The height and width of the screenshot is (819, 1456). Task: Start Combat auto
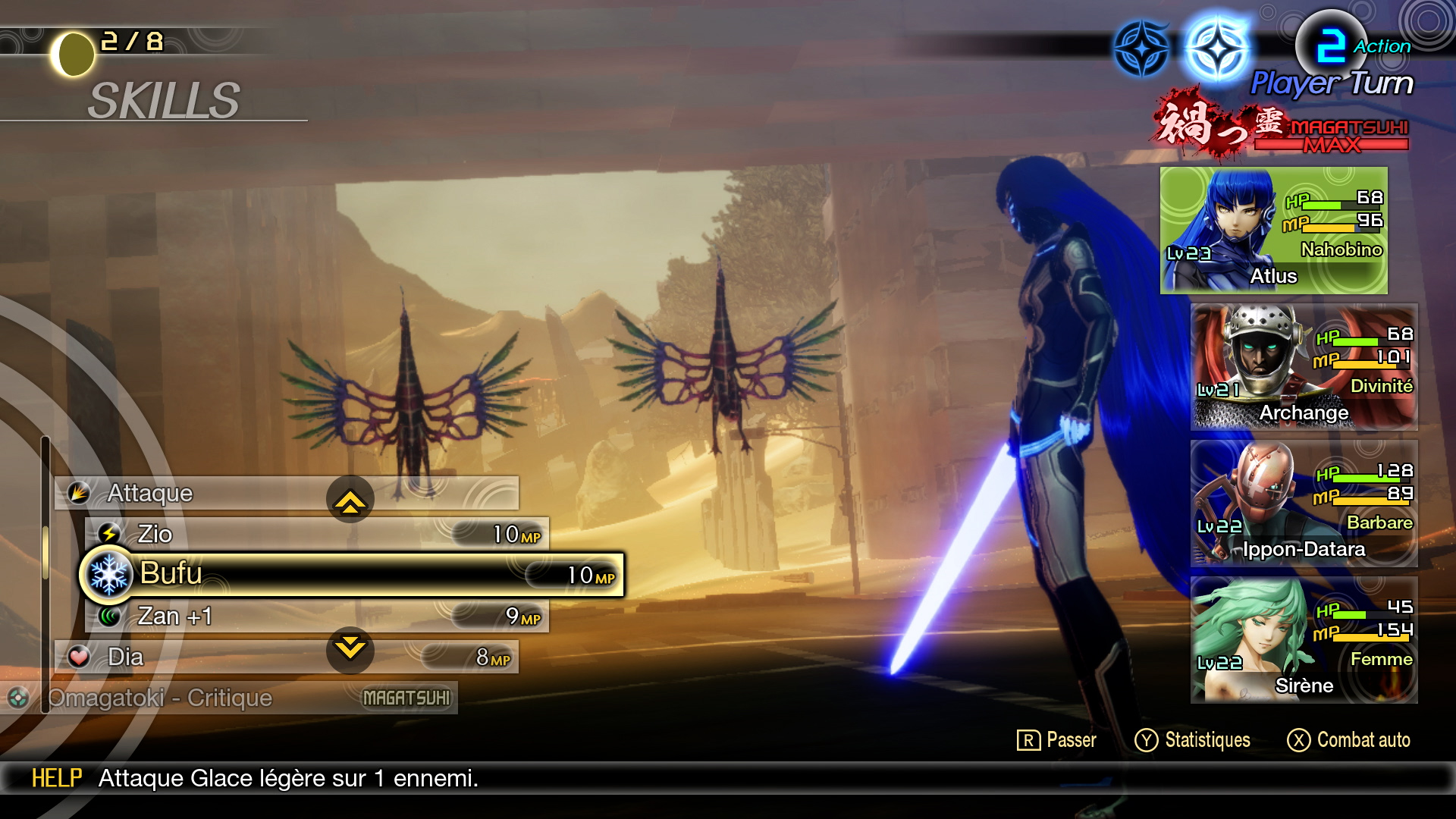[x=1348, y=740]
